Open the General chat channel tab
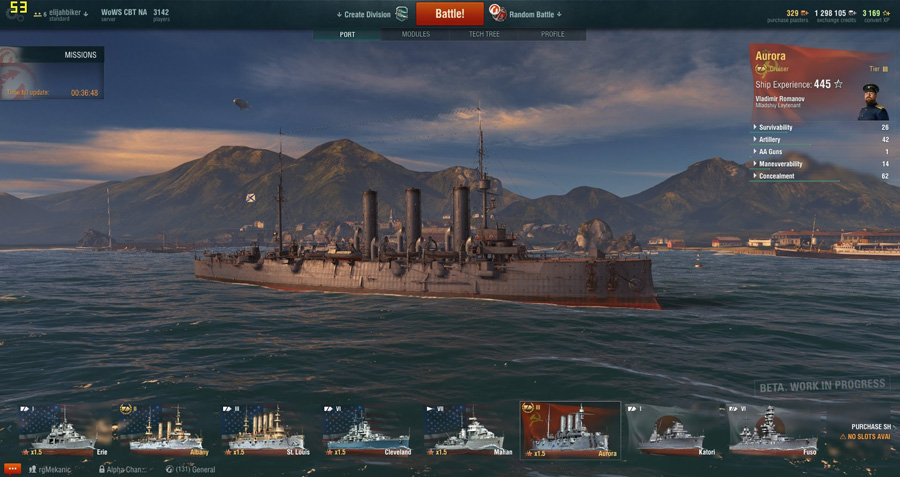The image size is (900, 477). (x=190, y=468)
